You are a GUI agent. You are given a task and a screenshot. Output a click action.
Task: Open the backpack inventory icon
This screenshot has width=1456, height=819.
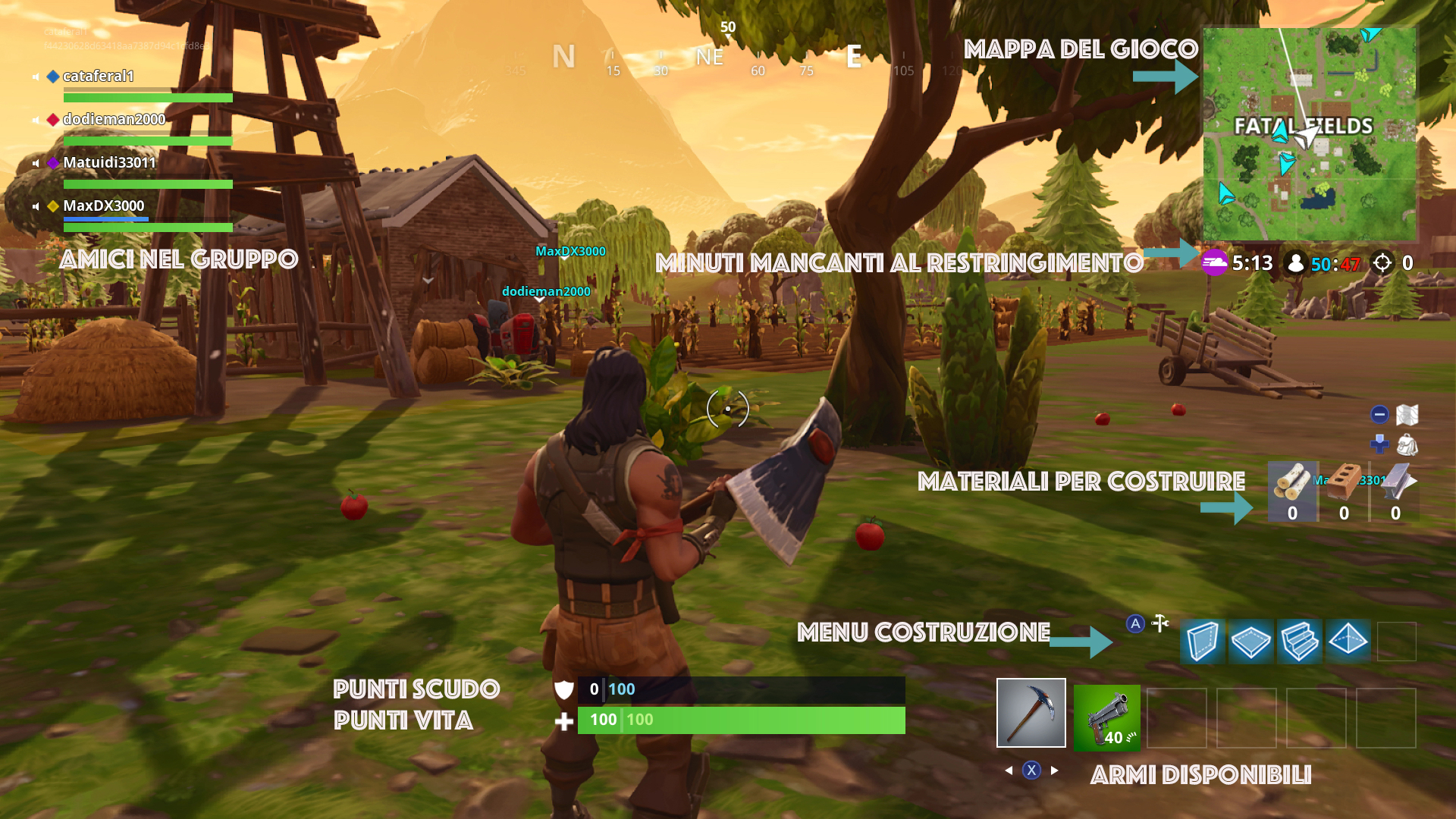(x=1407, y=444)
